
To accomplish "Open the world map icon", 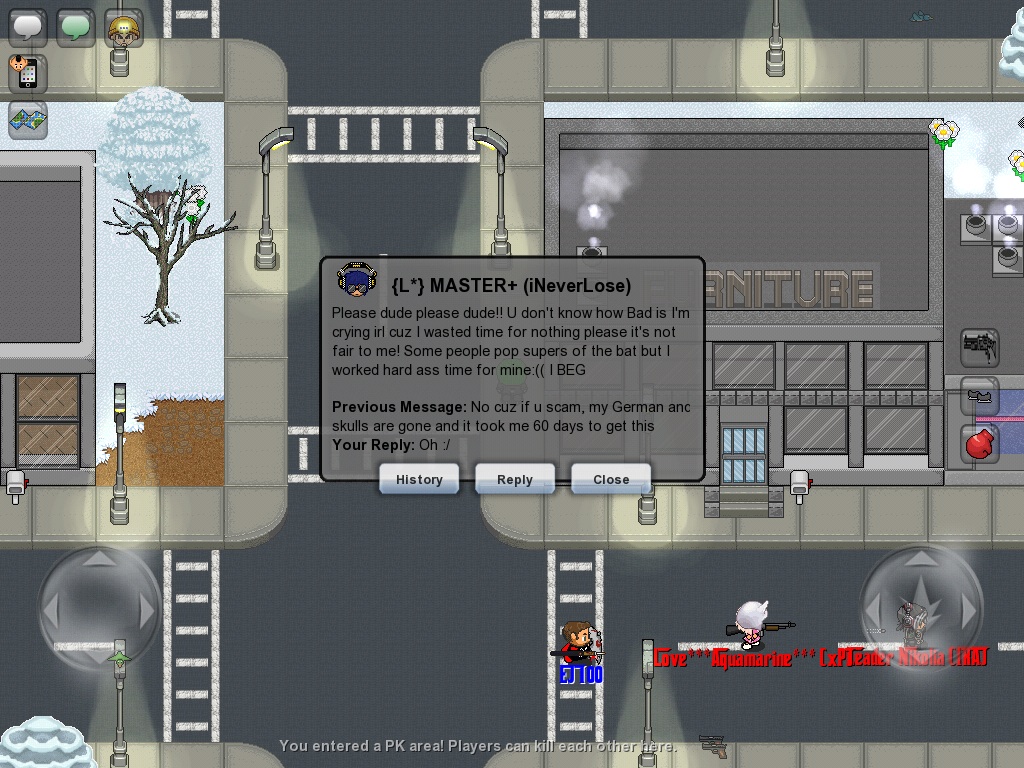I will (x=27, y=121).
